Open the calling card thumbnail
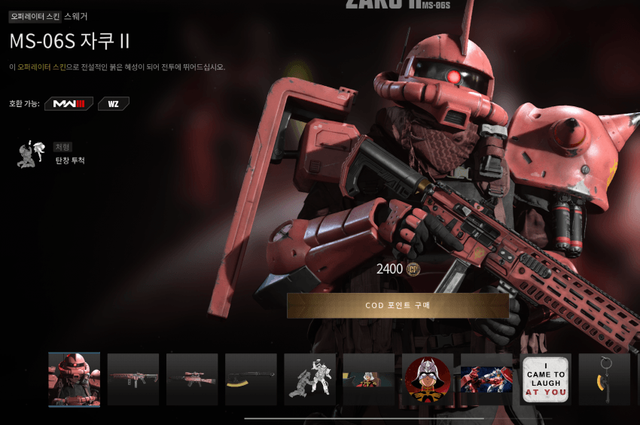640x425 pixels. (x=368, y=379)
